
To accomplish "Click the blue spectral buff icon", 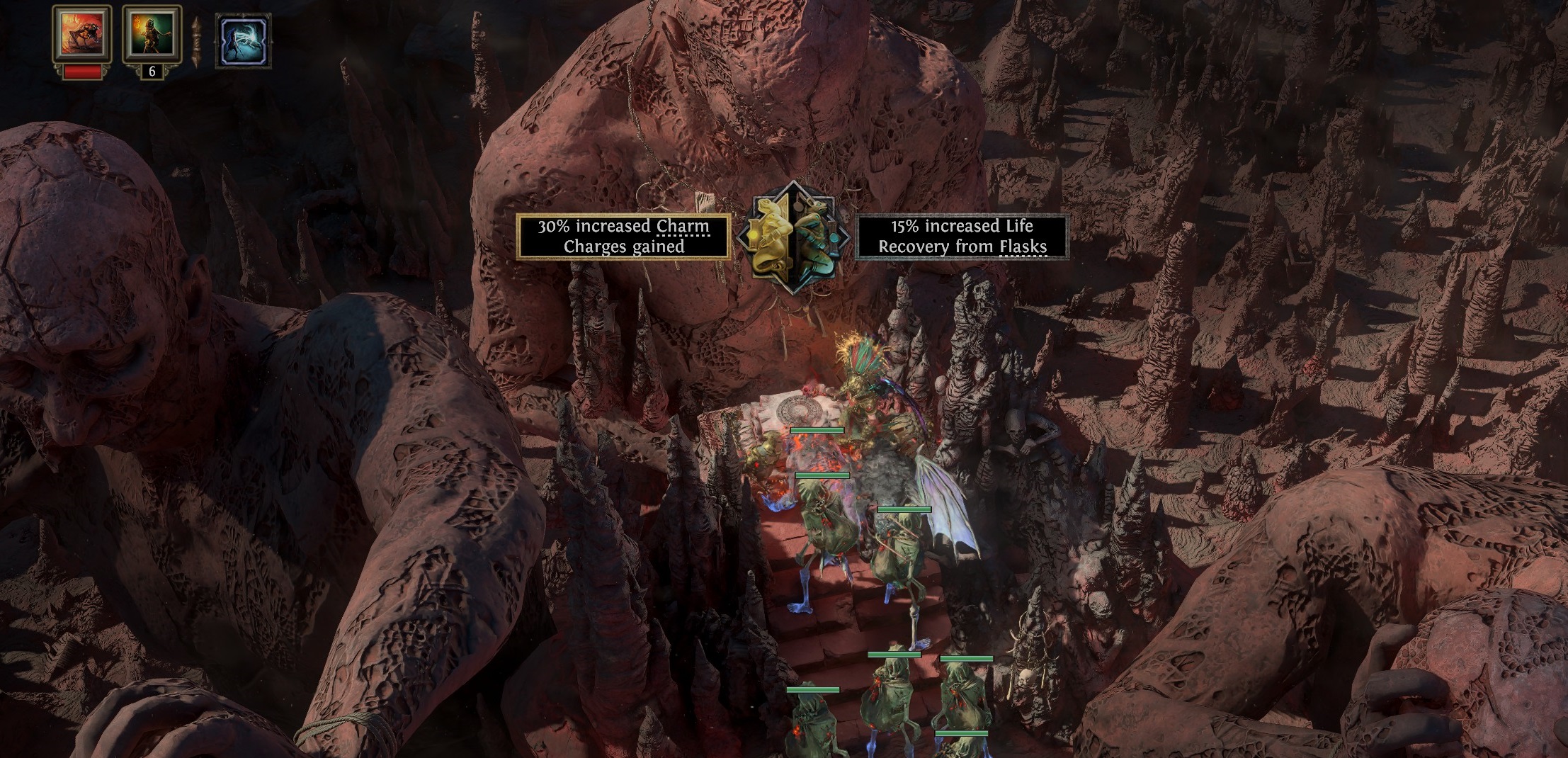I will point(243,42).
